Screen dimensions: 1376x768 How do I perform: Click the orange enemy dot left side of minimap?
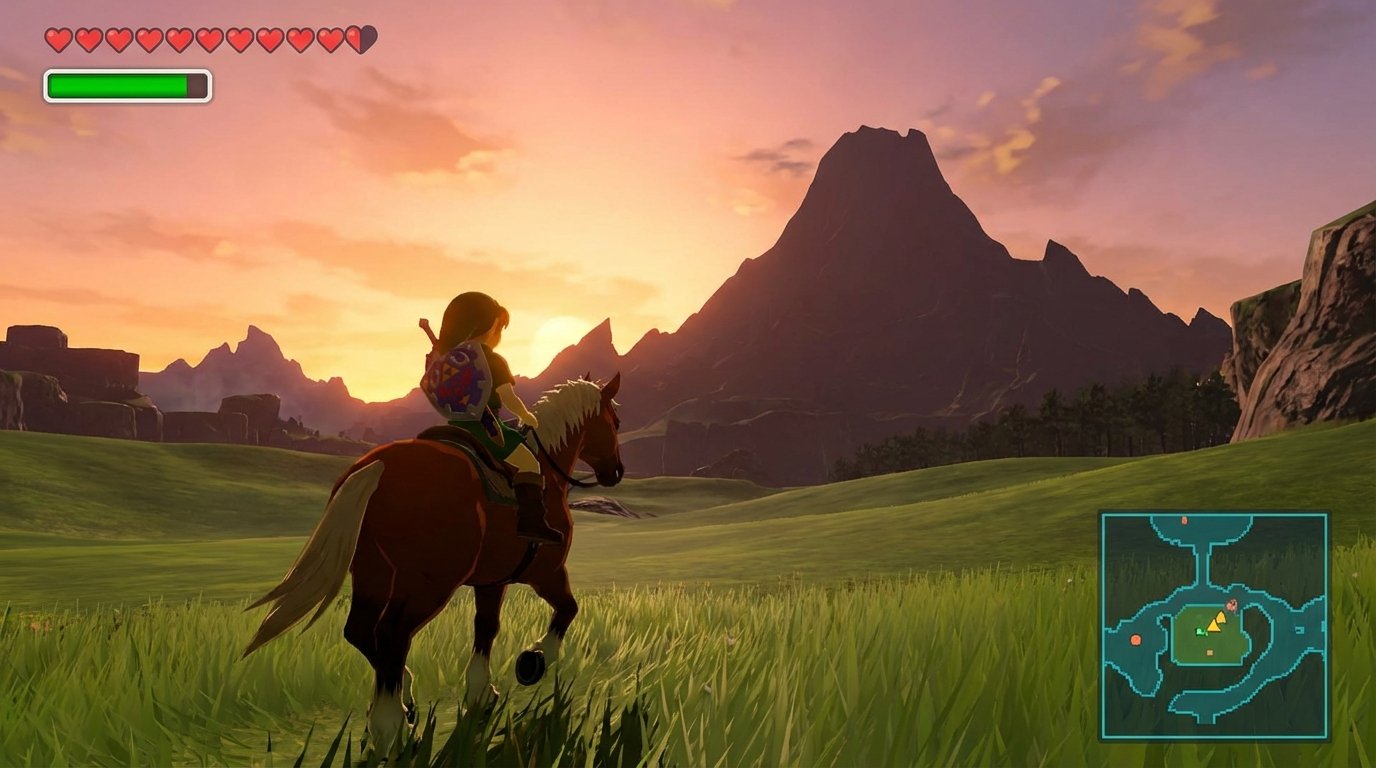pos(1135,640)
